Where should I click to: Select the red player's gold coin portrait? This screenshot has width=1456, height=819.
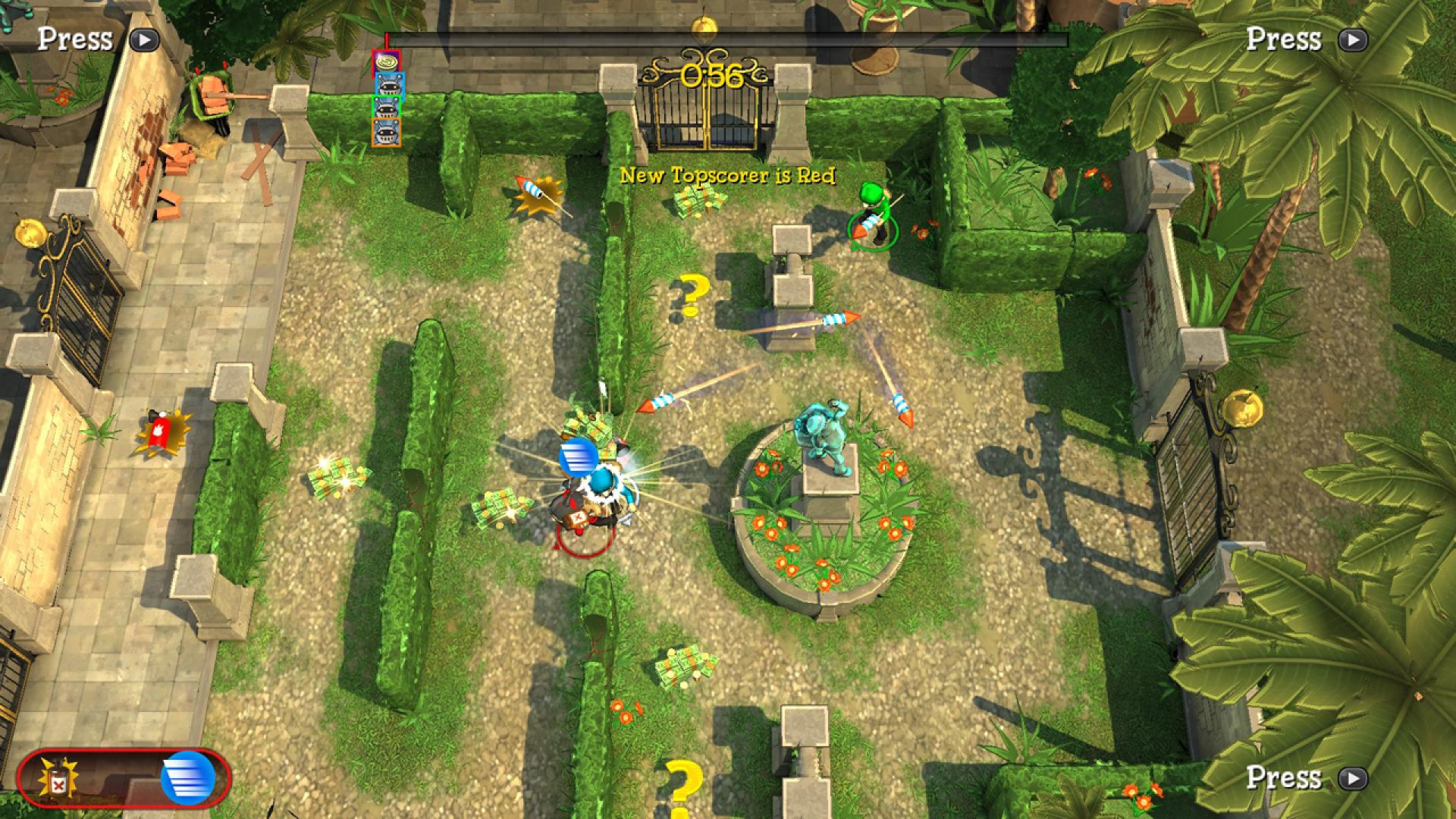point(386,63)
